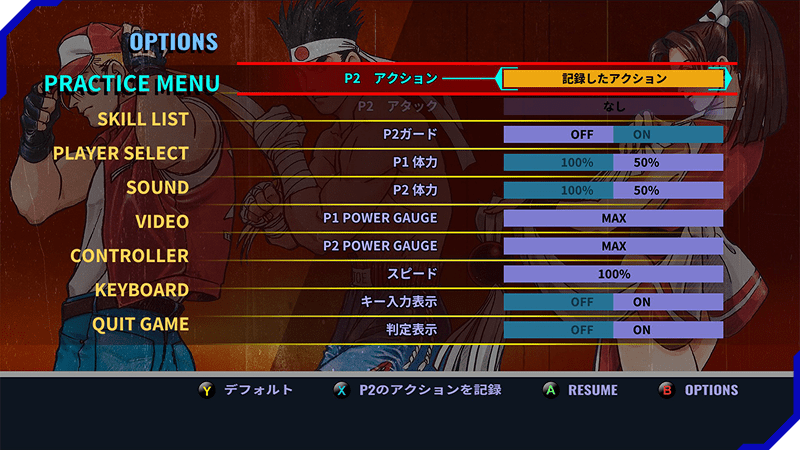
Task: Go to Player Select
Action: coord(121,153)
